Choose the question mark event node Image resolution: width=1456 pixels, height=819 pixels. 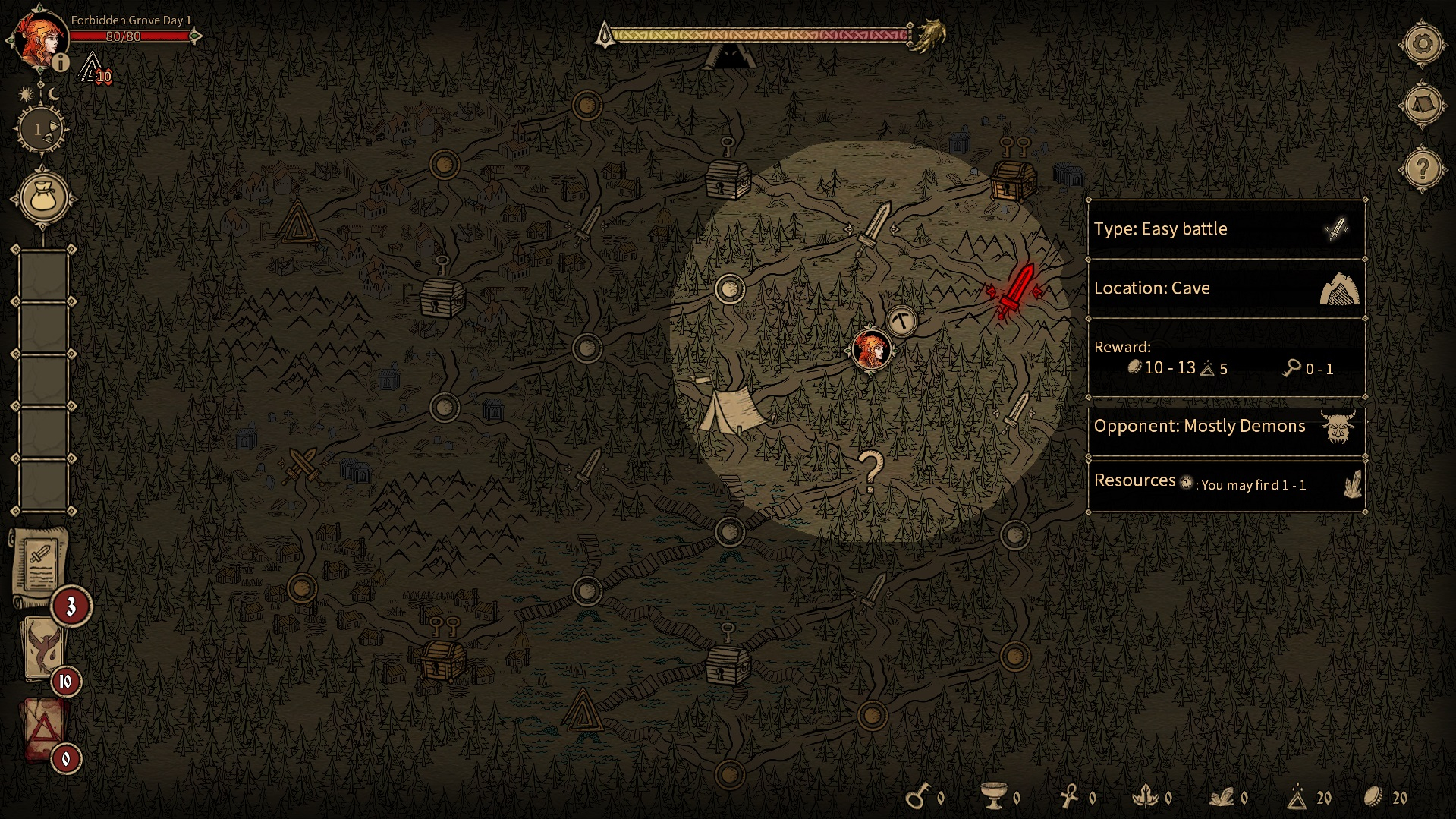870,470
